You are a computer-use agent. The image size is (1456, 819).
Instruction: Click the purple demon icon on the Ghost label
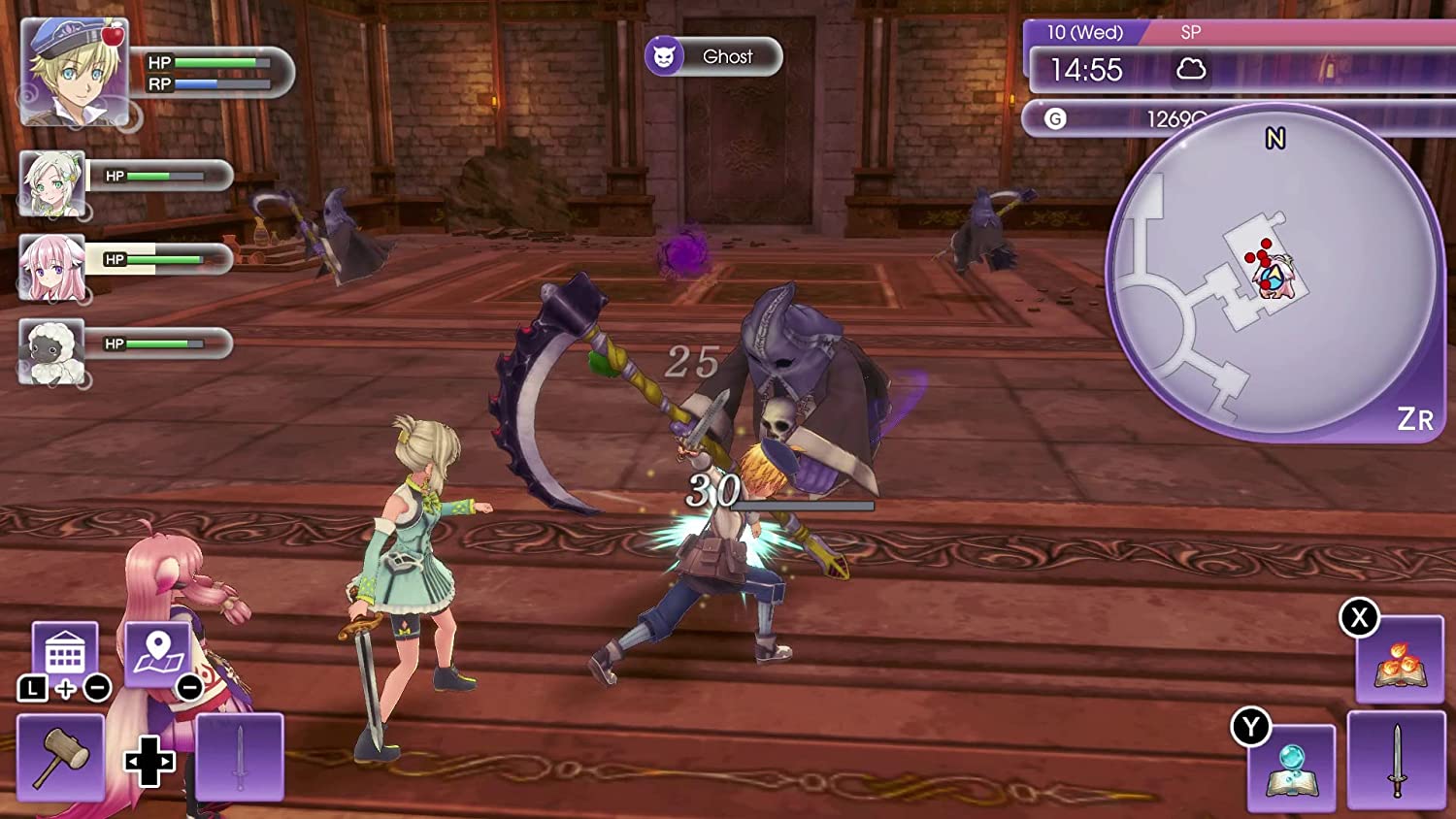point(667,55)
